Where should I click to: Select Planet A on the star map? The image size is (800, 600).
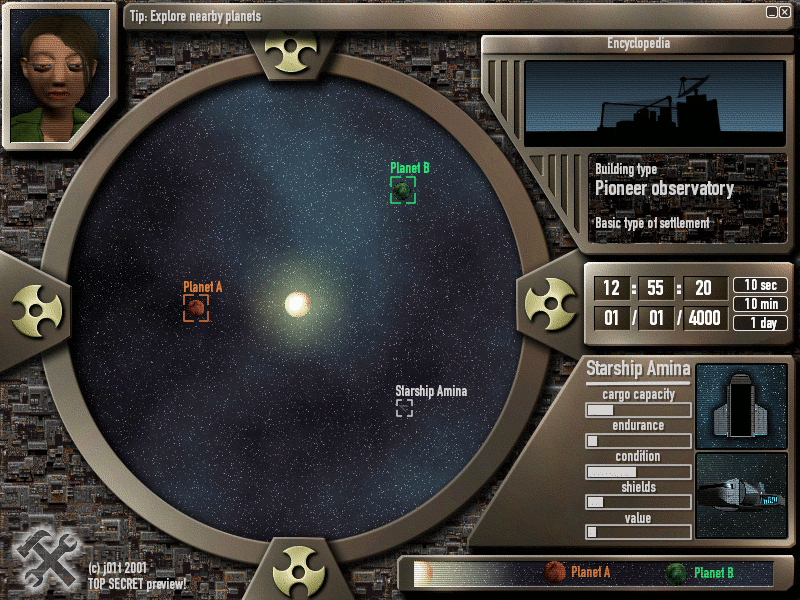(x=196, y=308)
